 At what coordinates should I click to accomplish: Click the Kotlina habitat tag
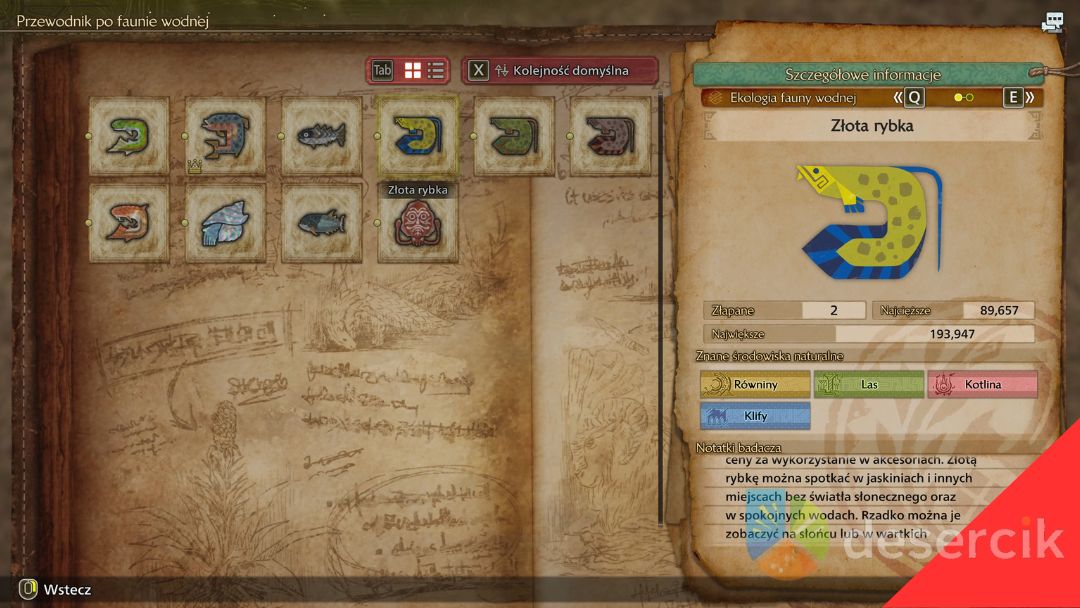click(982, 384)
